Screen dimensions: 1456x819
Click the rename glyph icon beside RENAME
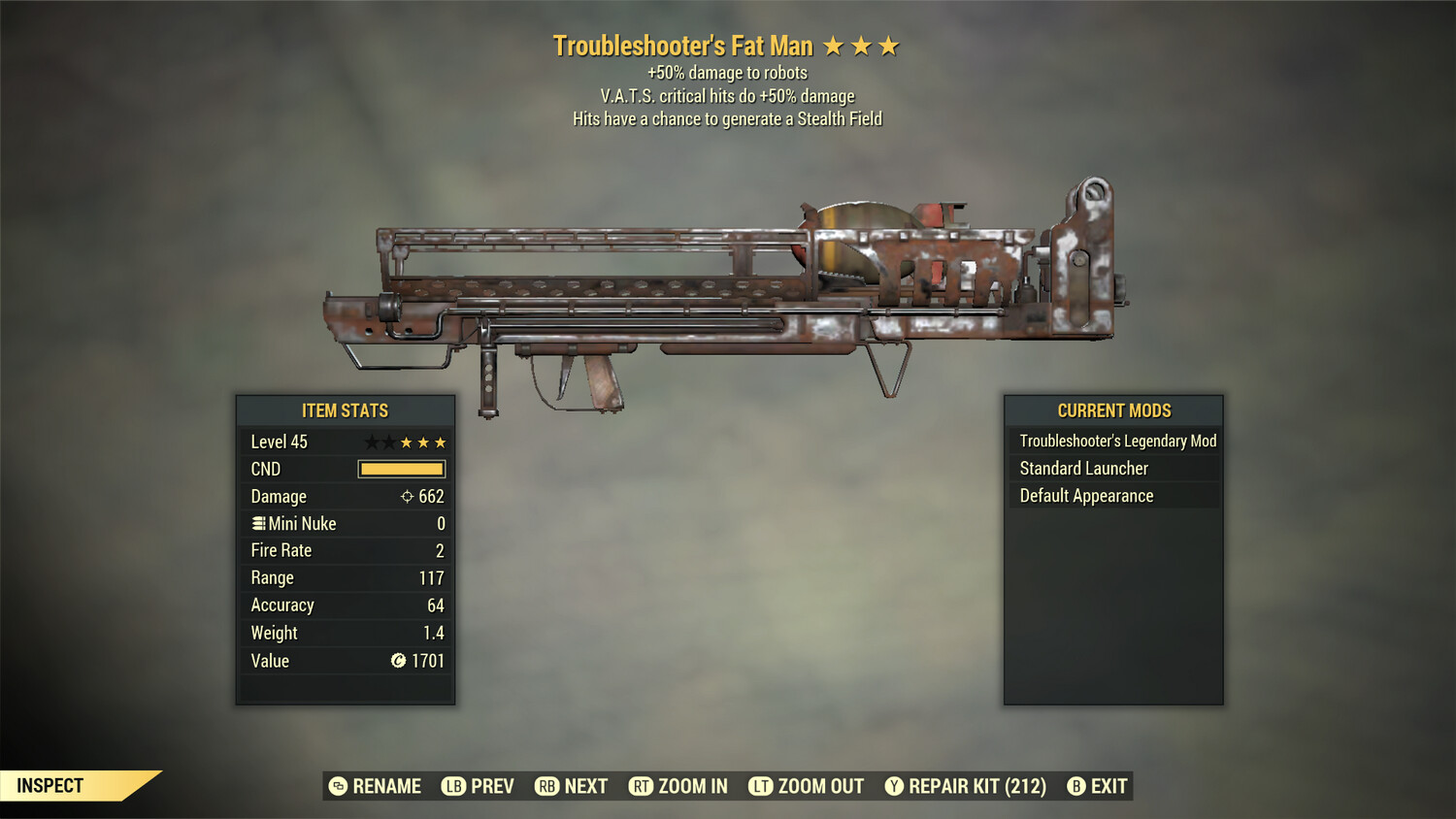tap(338, 786)
